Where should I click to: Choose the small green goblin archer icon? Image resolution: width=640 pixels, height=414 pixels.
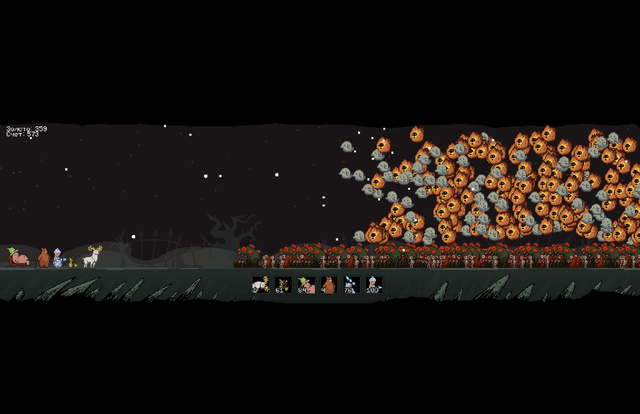[283, 285]
